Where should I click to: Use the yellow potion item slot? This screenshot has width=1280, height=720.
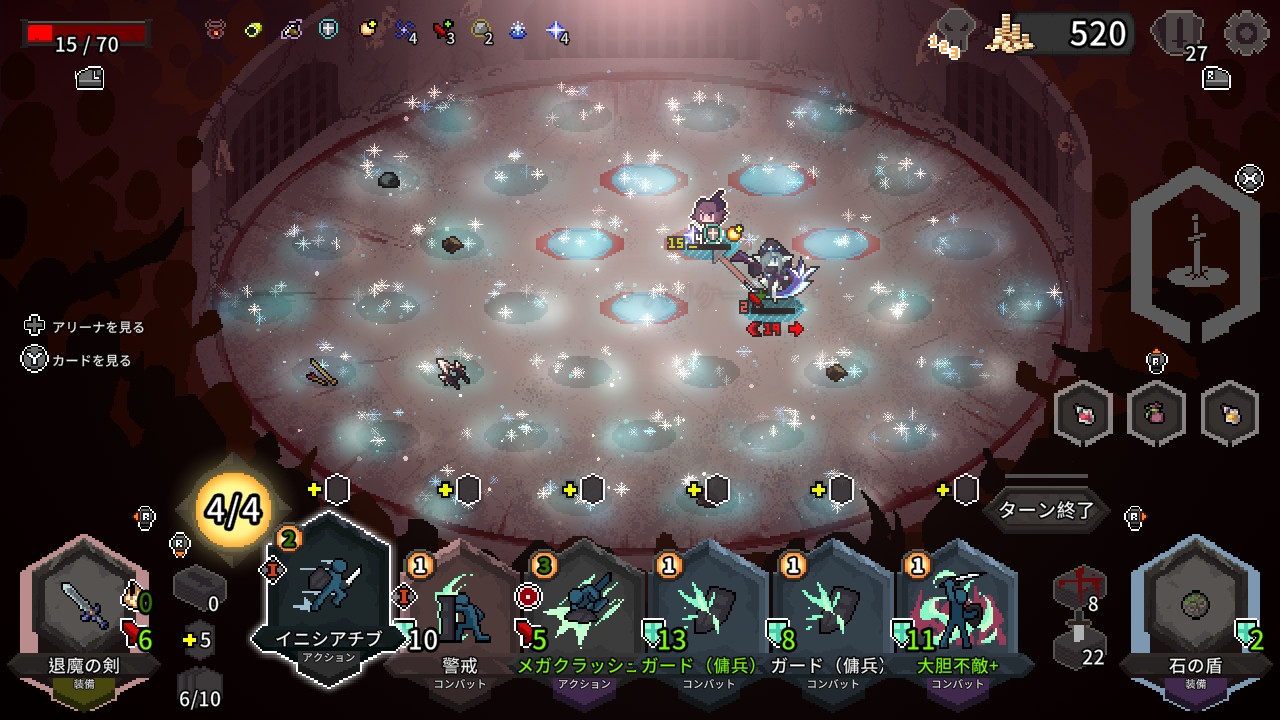point(1230,413)
